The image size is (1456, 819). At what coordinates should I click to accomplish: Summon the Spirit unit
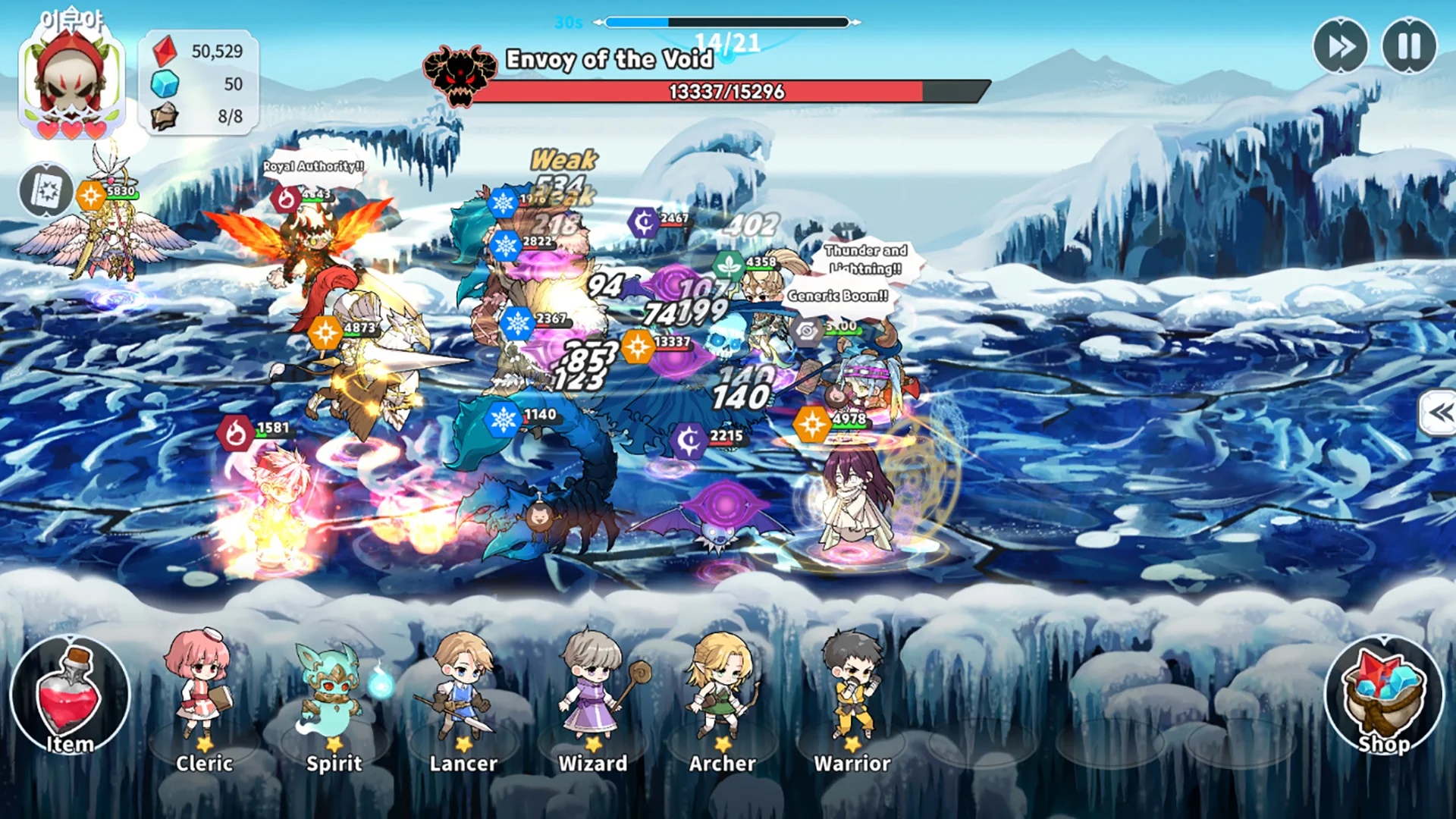[334, 698]
